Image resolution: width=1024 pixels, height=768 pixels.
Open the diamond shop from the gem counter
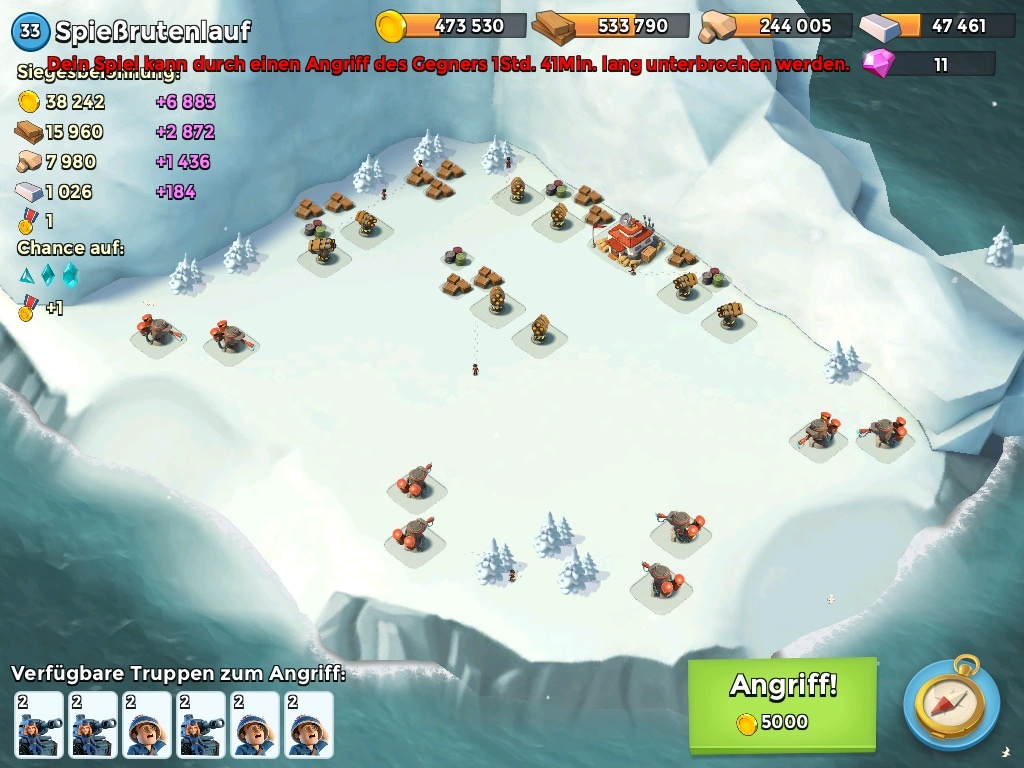pyautogui.click(x=928, y=65)
